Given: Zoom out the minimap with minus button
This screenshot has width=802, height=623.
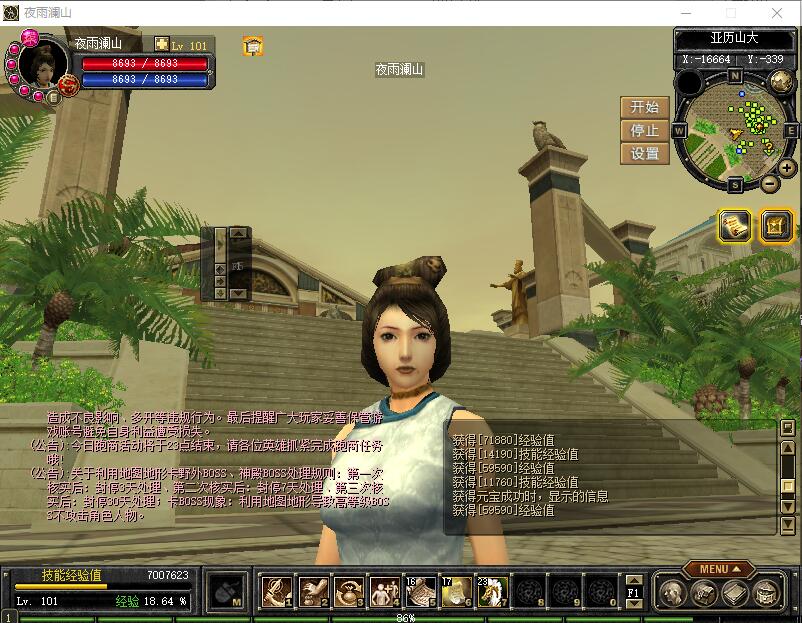Looking at the screenshot, I should [x=769, y=184].
